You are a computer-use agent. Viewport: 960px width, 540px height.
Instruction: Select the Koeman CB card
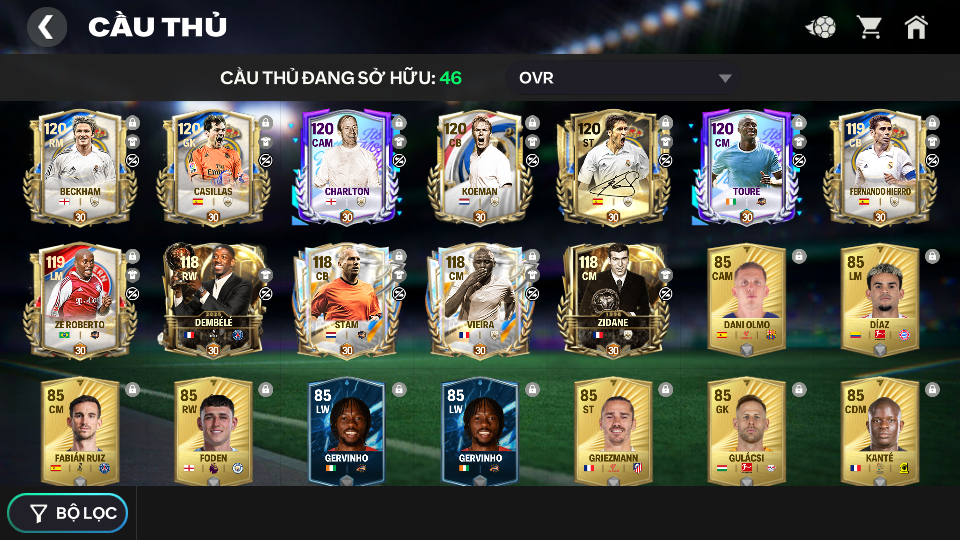point(480,165)
